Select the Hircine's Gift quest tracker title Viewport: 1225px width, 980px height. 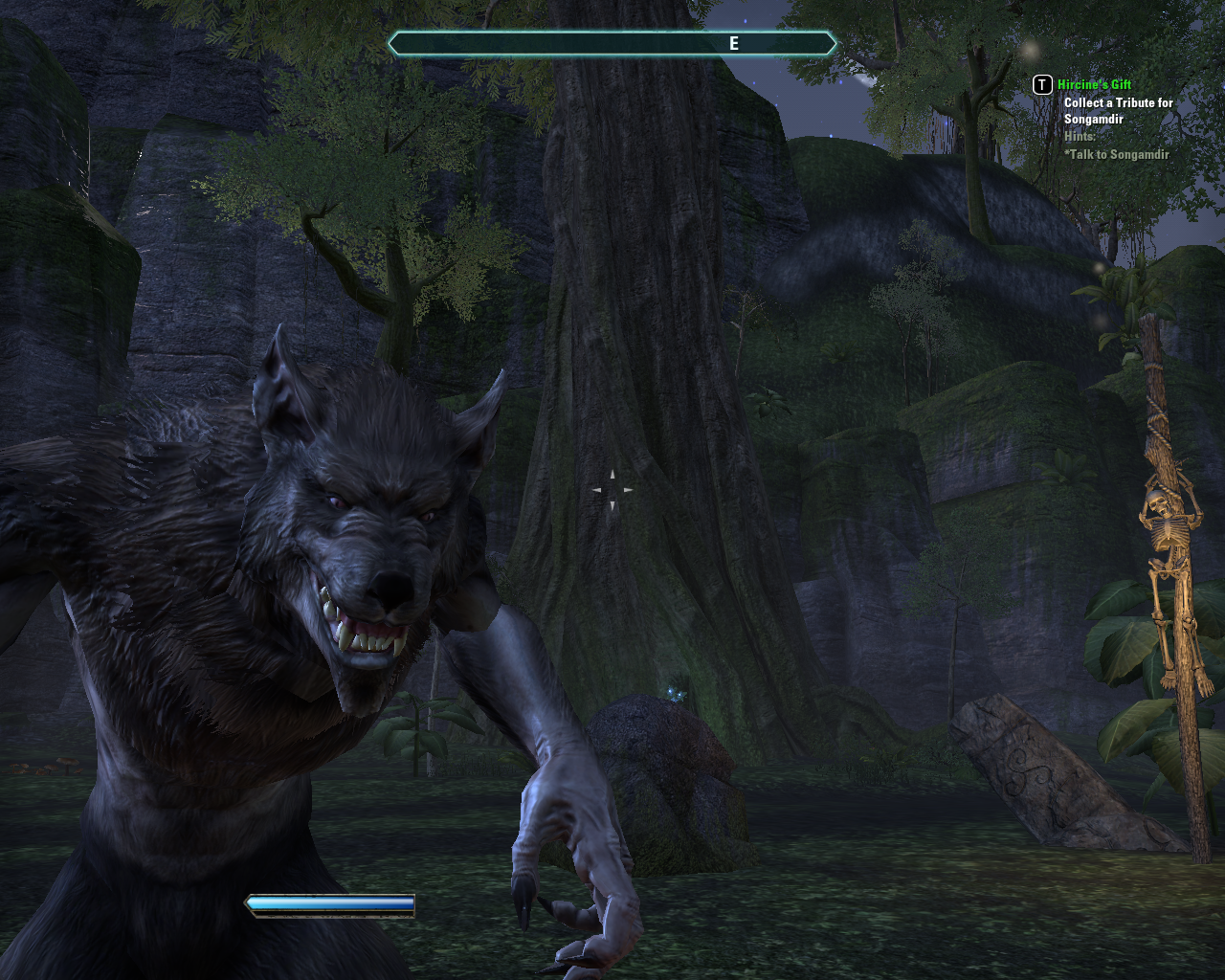(x=1094, y=85)
